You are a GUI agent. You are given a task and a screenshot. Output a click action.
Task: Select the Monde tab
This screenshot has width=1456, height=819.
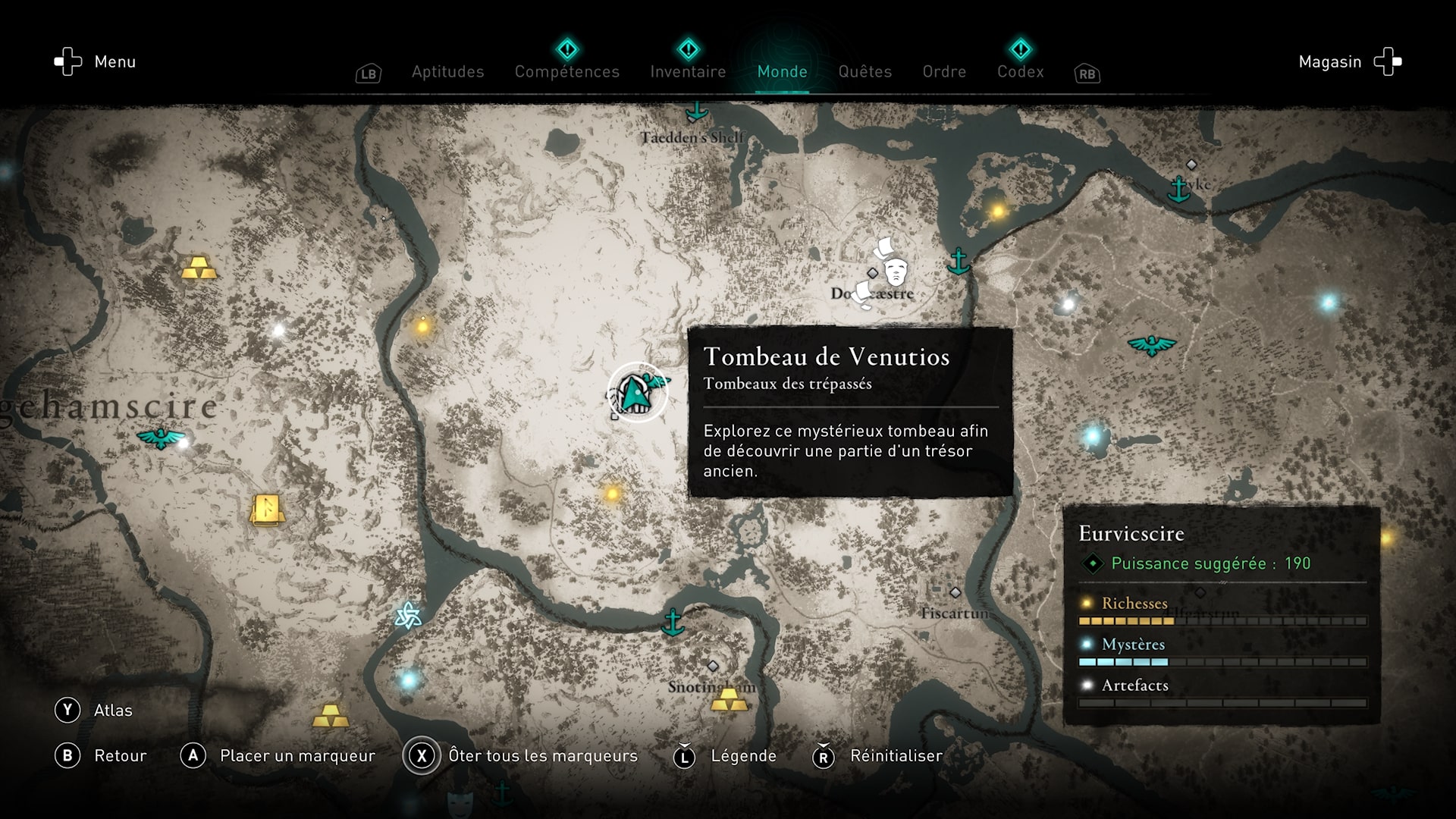click(782, 71)
